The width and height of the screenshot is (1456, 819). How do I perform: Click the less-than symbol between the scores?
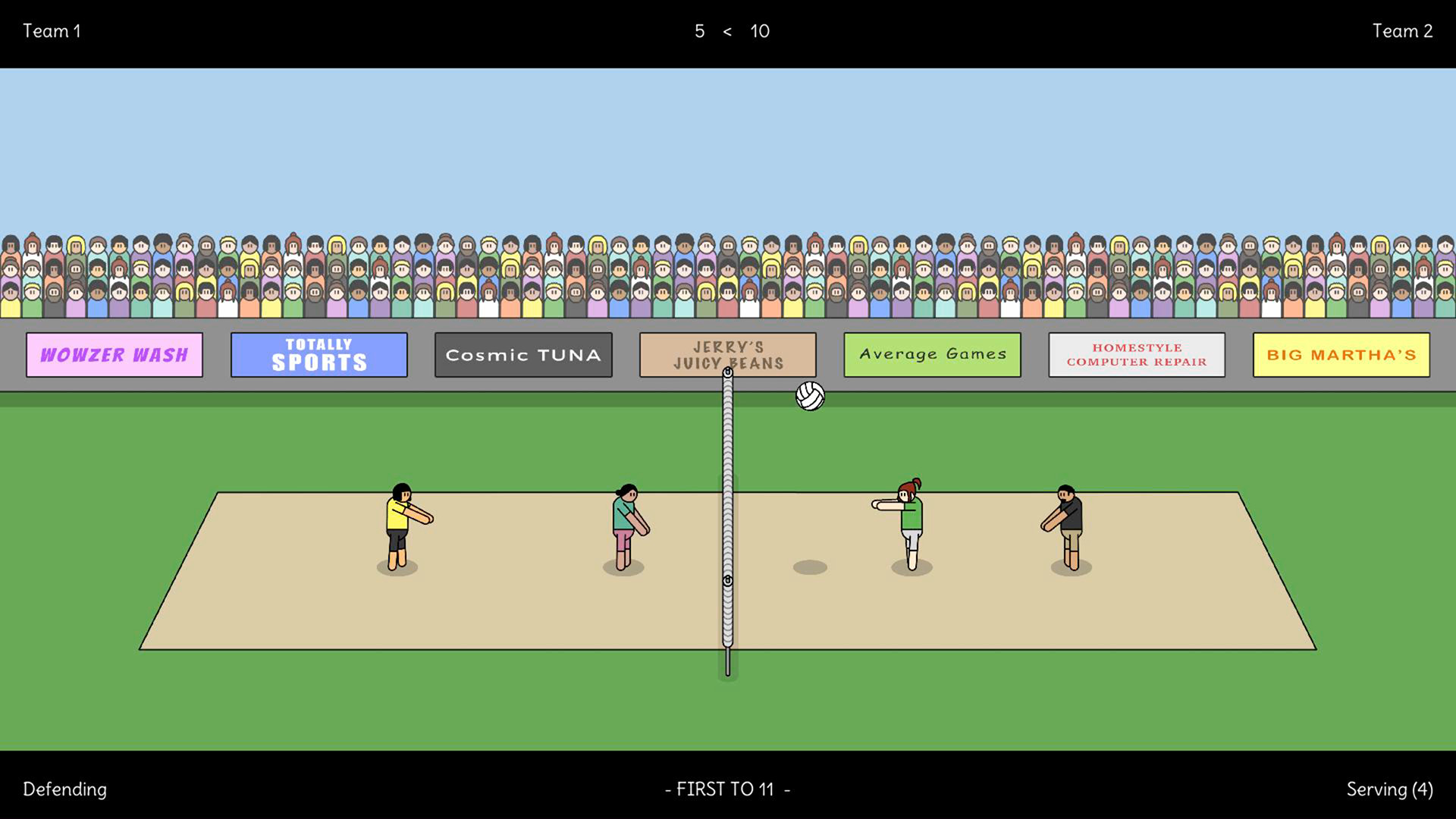click(x=727, y=32)
